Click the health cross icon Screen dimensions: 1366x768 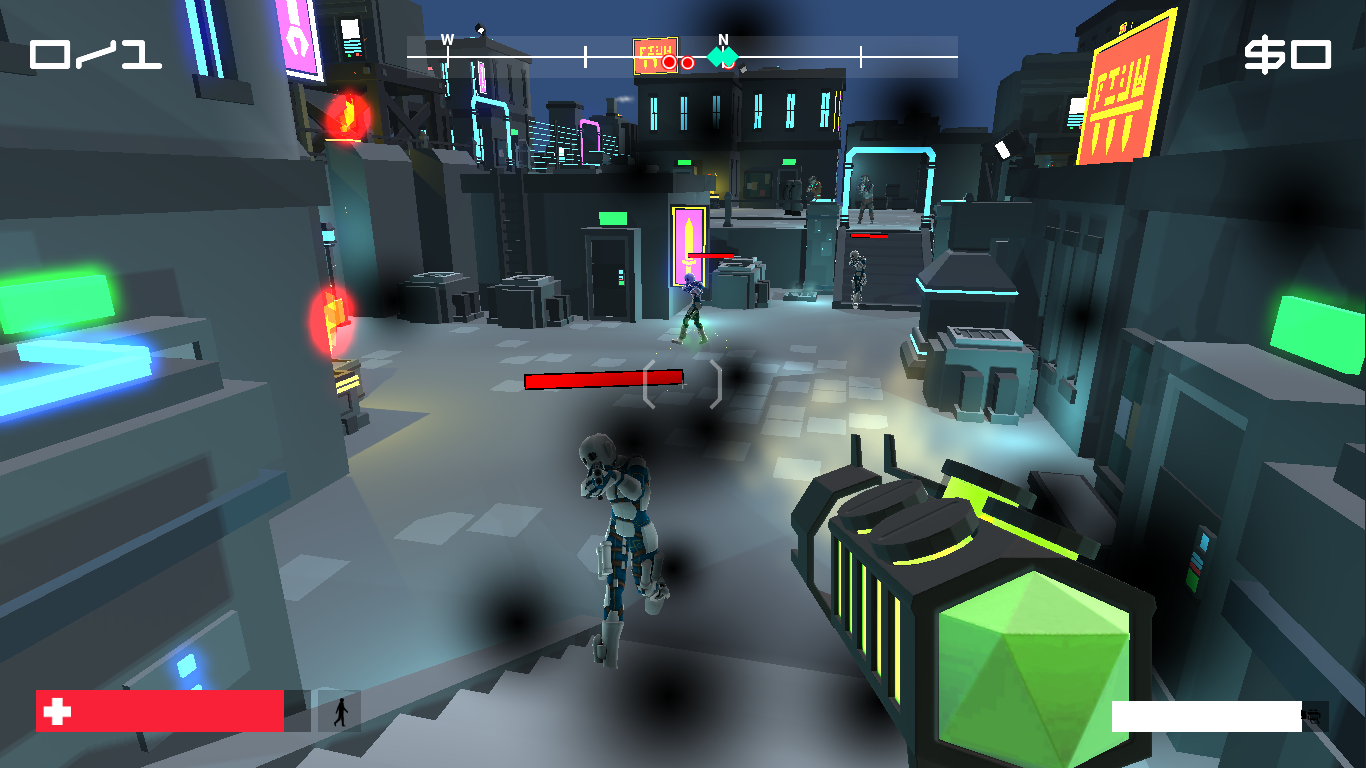(x=57, y=710)
